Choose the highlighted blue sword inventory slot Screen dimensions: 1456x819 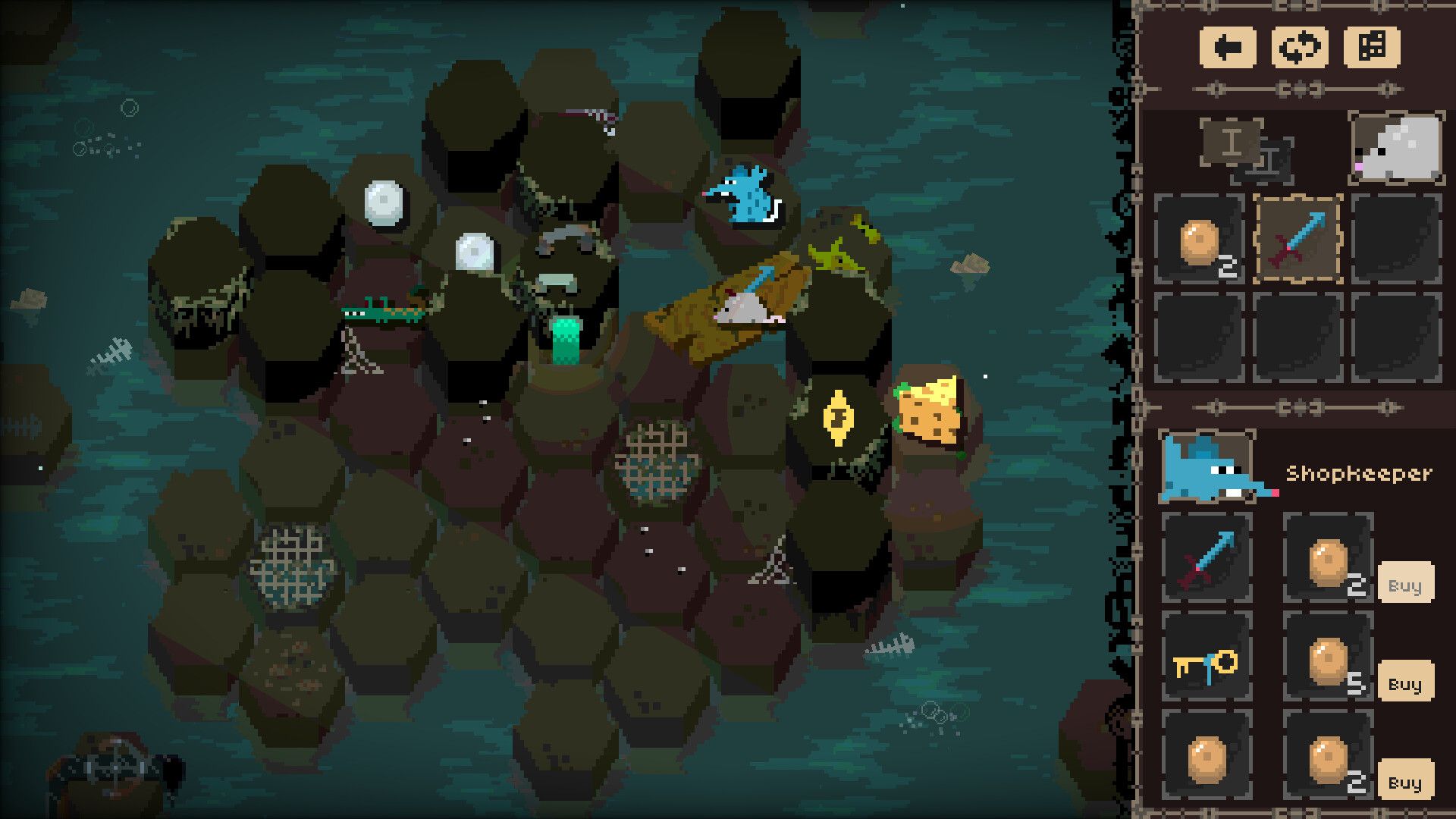(x=1298, y=240)
